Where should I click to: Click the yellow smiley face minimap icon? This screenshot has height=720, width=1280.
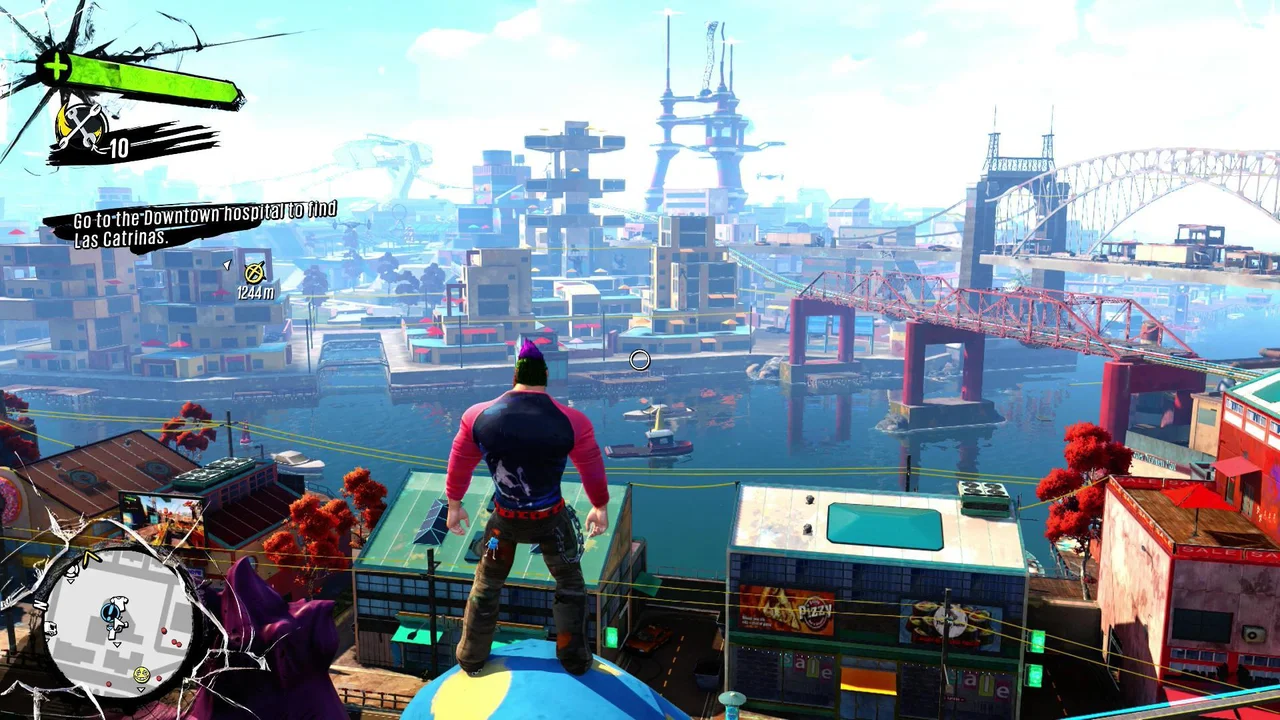[x=141, y=674]
